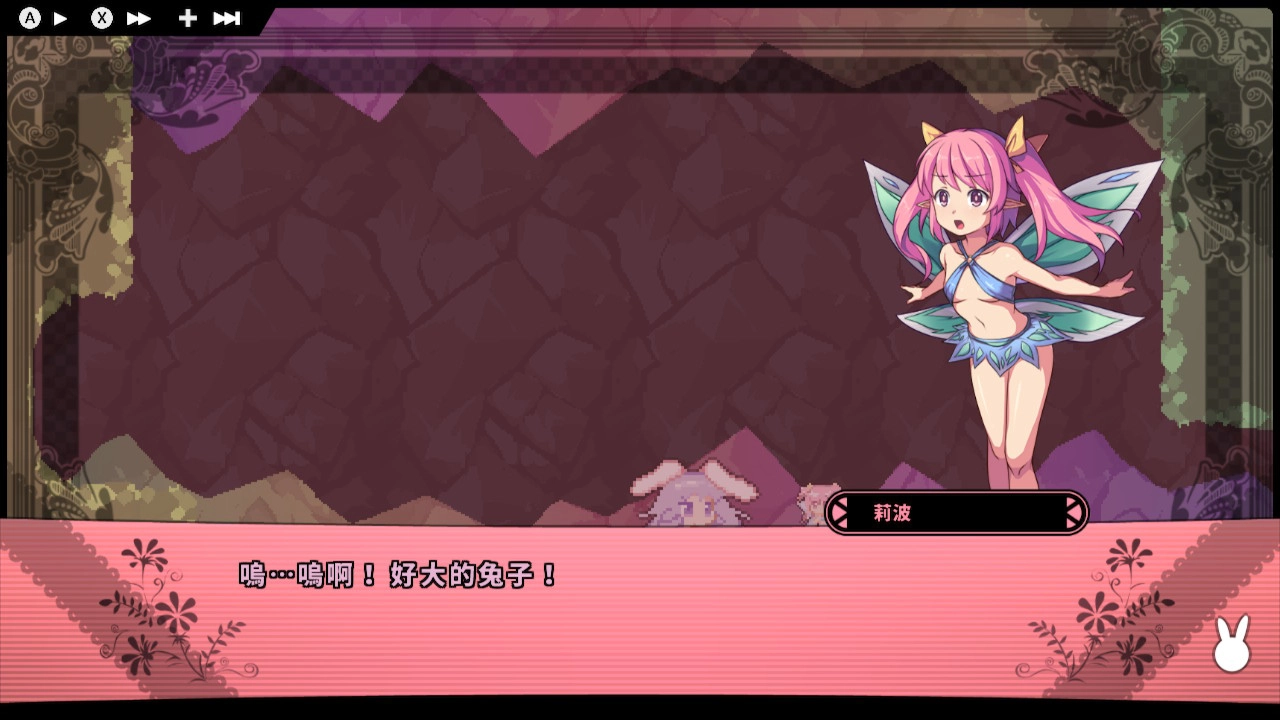Click the circled X icon to hide the textbox
1280x720 pixels.
point(99,17)
